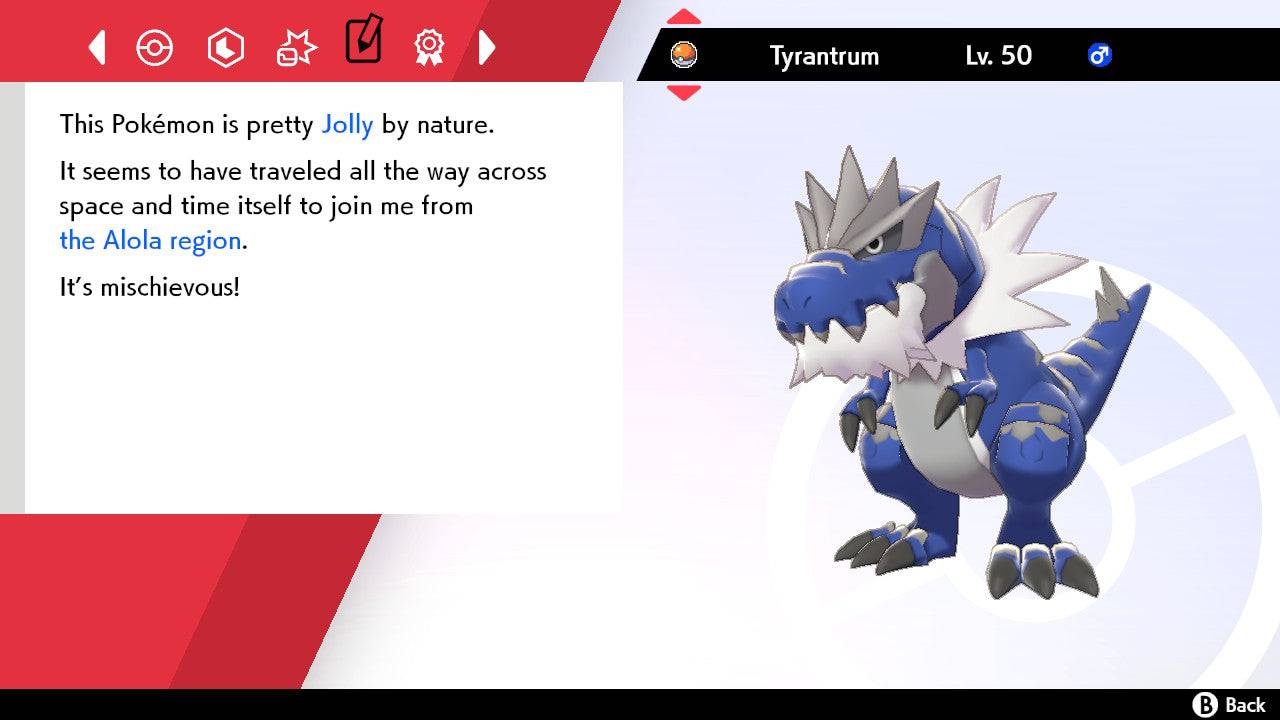Click the highlighted Jolly nature link

coord(347,124)
